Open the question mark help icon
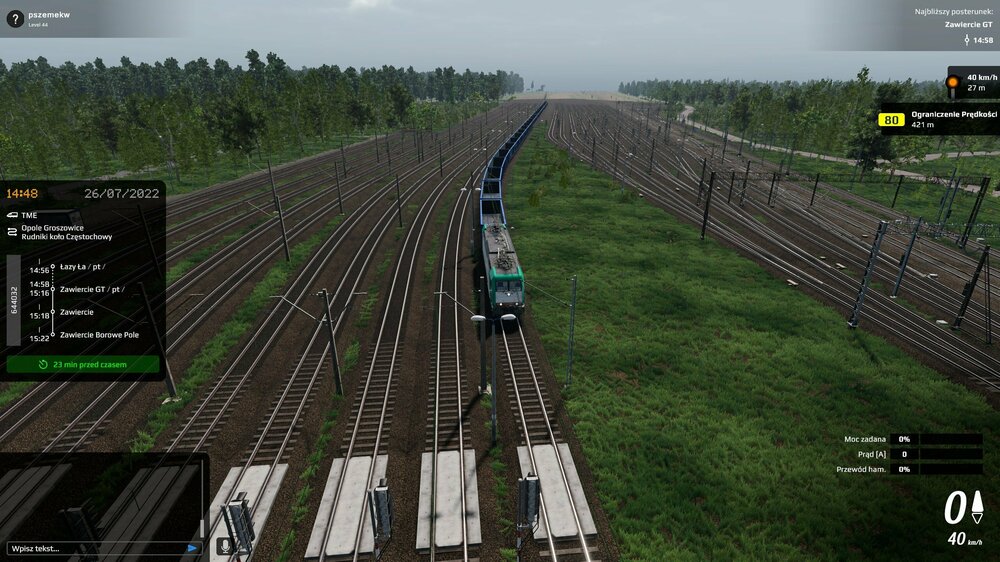Image resolution: width=1000 pixels, height=562 pixels. [x=14, y=18]
